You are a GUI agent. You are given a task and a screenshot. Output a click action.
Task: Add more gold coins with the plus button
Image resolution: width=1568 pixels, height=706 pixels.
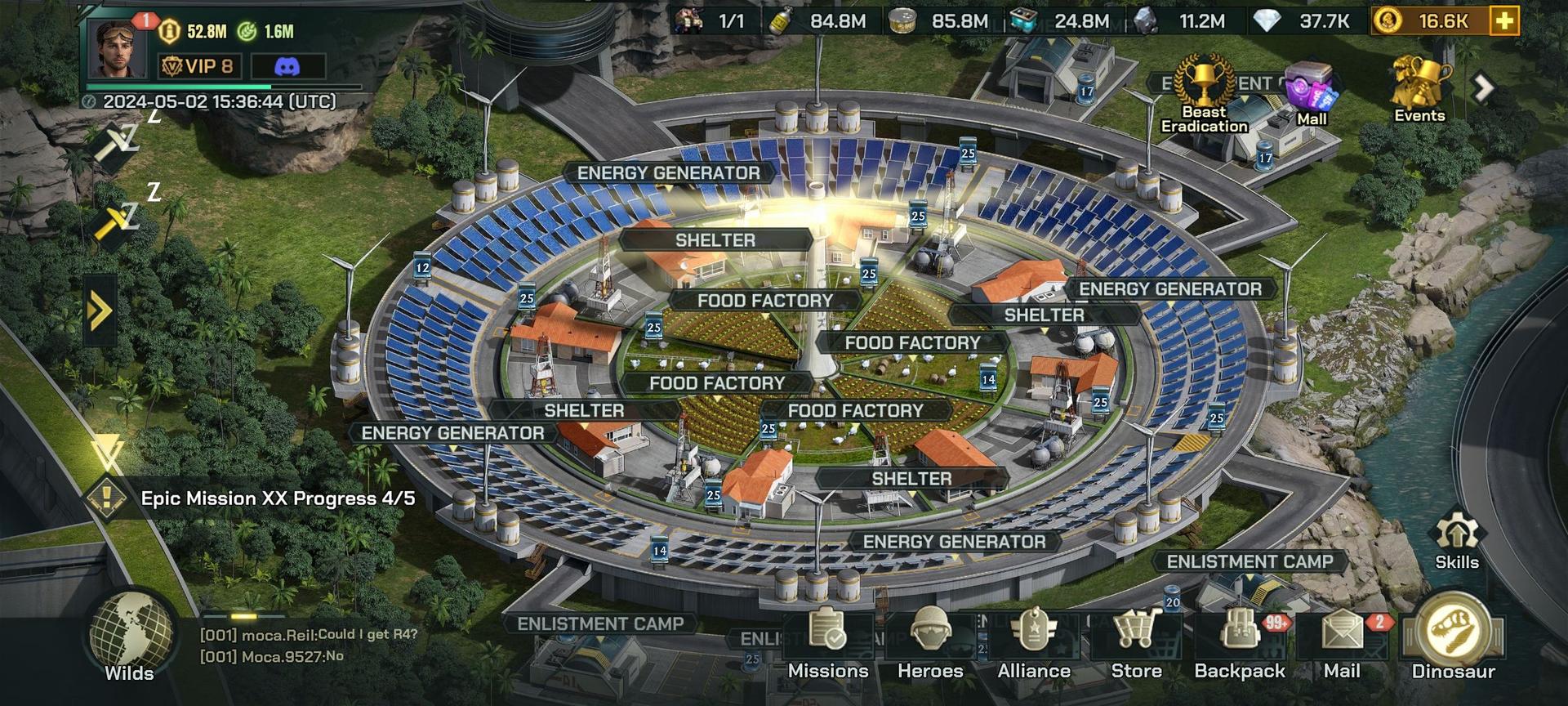coord(1503,21)
